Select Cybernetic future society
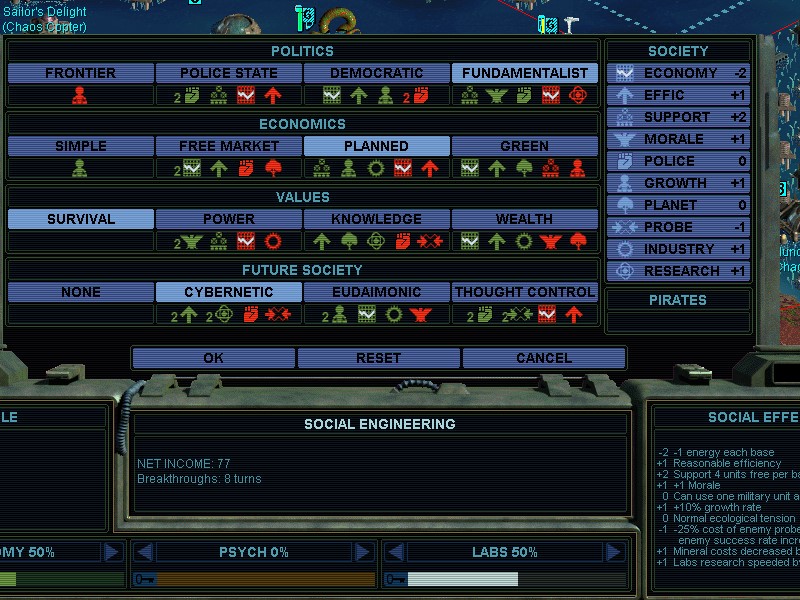Screen dimensions: 800x600 click(x=229, y=292)
